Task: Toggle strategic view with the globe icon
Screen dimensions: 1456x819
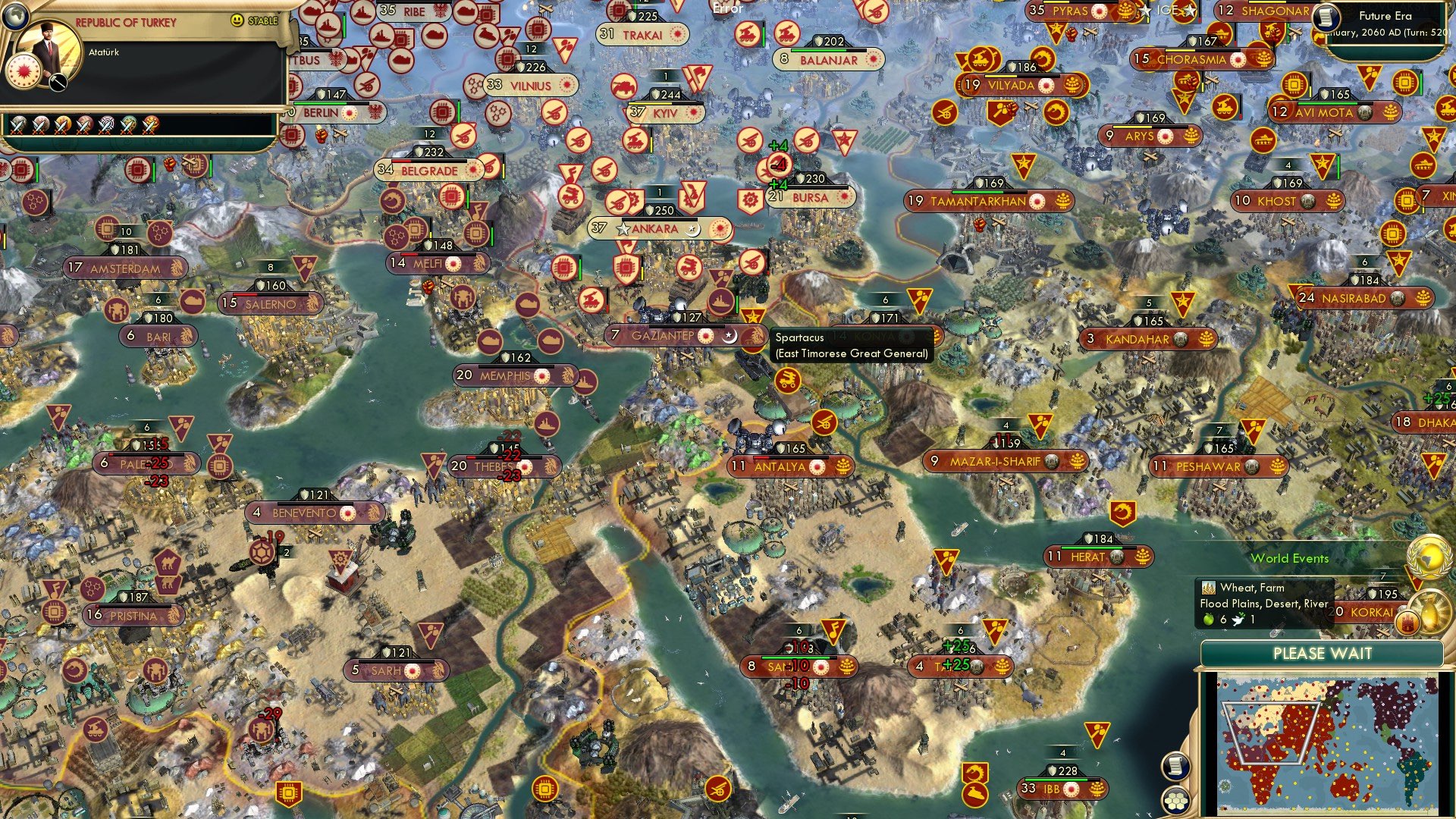Action: [16, 17]
